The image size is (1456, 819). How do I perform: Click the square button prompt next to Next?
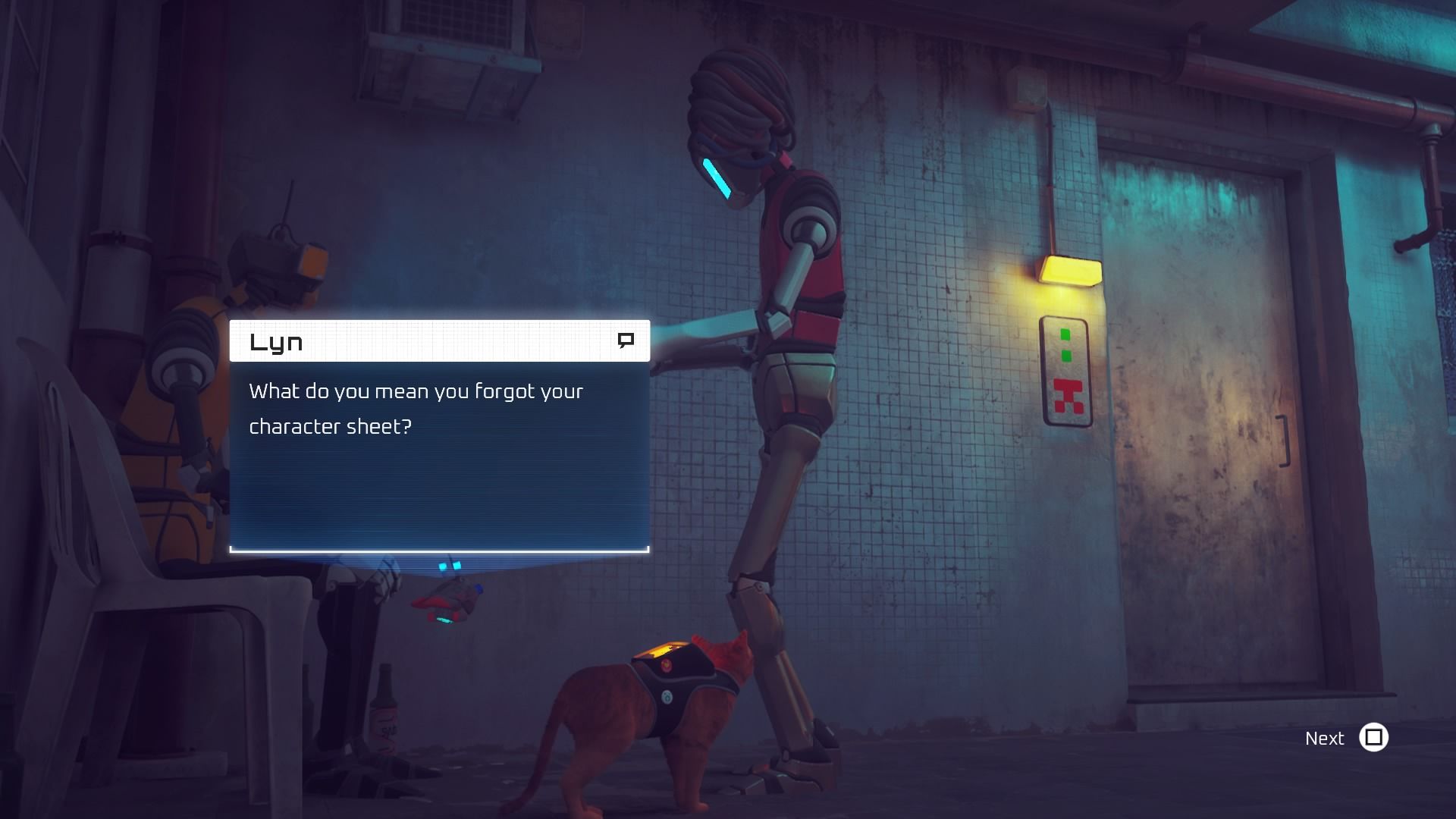[x=1374, y=738]
